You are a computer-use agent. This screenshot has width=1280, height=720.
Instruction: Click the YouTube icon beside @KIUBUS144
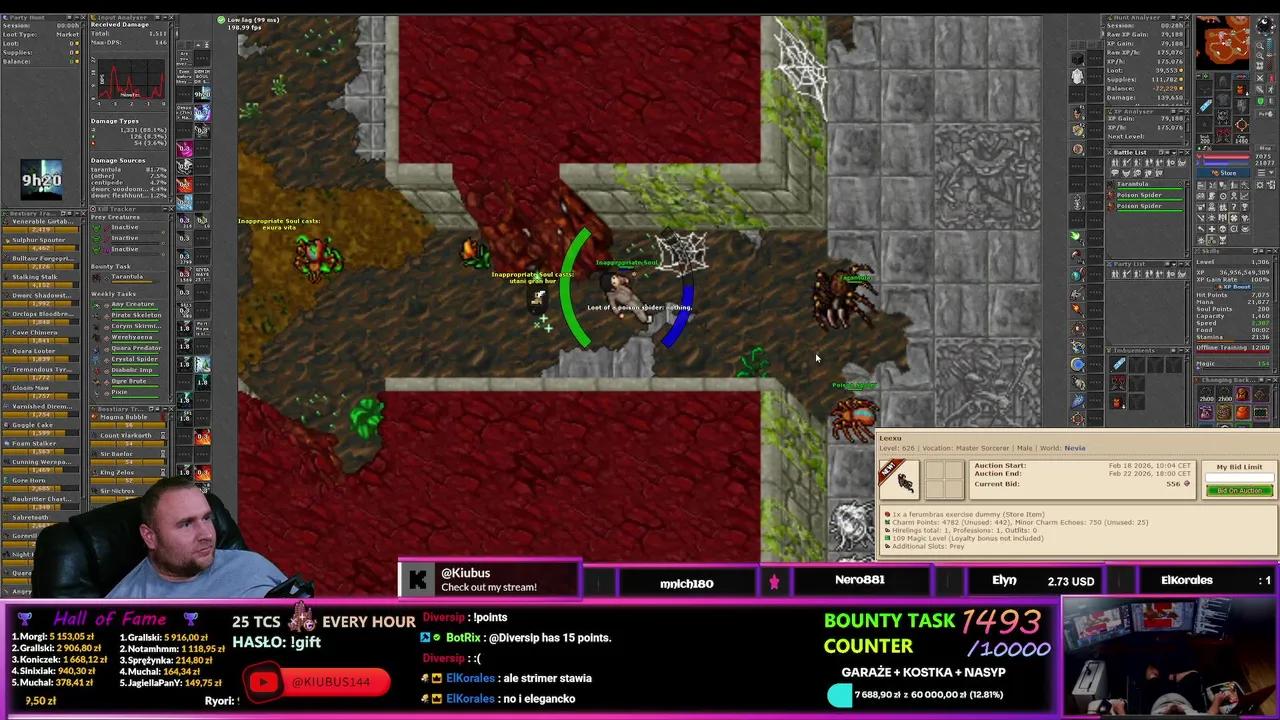[x=263, y=681]
